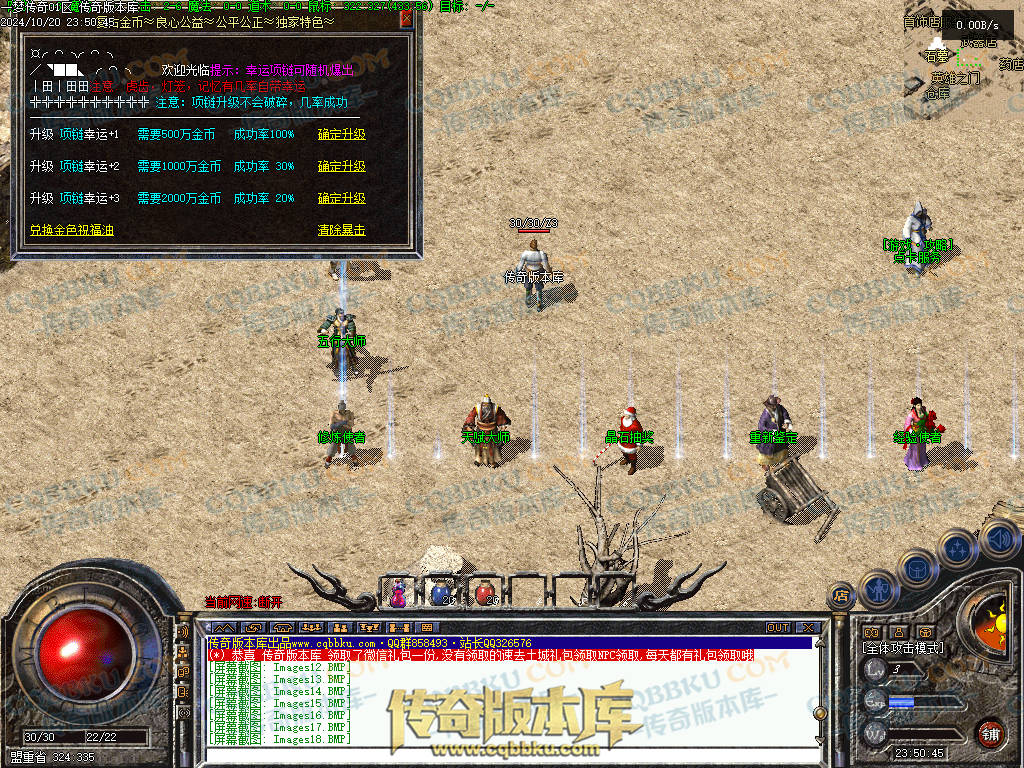This screenshot has height=768, width=1024.
Task: Confirm the Necklace Luck +1 upgrade
Action: click(341, 134)
